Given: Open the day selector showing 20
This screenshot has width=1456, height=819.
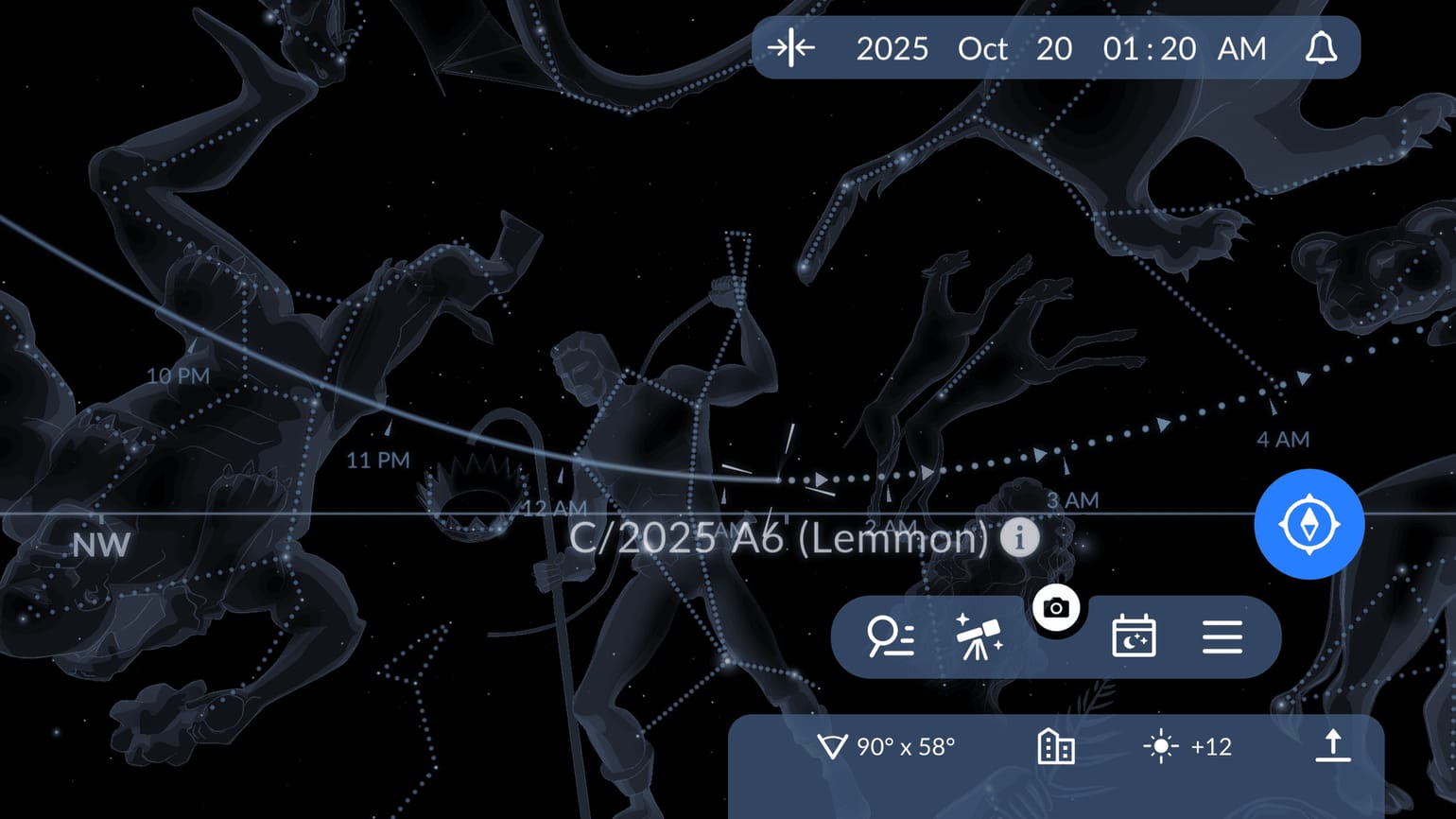Looking at the screenshot, I should [1055, 48].
